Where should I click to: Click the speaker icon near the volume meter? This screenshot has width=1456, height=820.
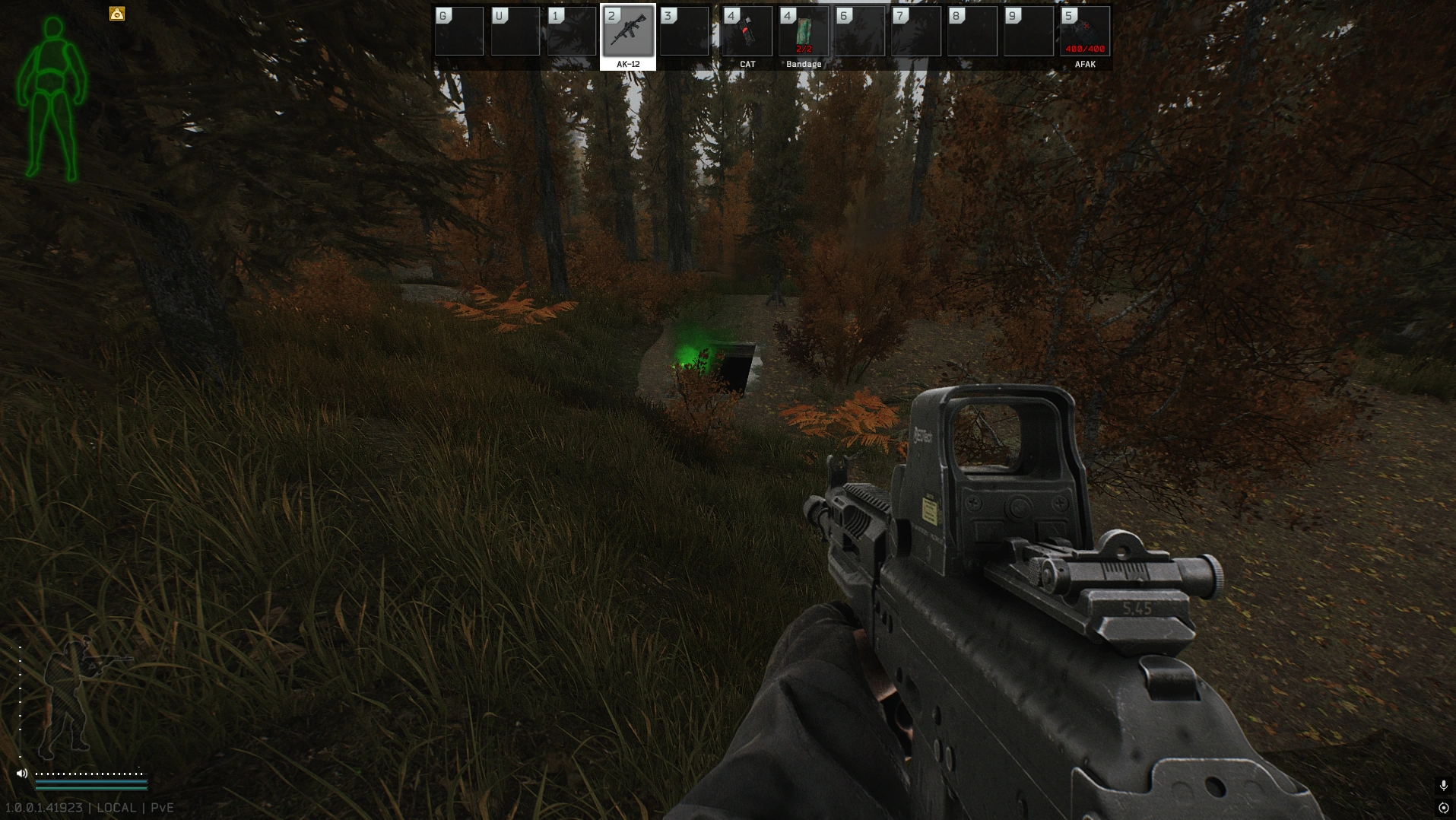pos(24,772)
